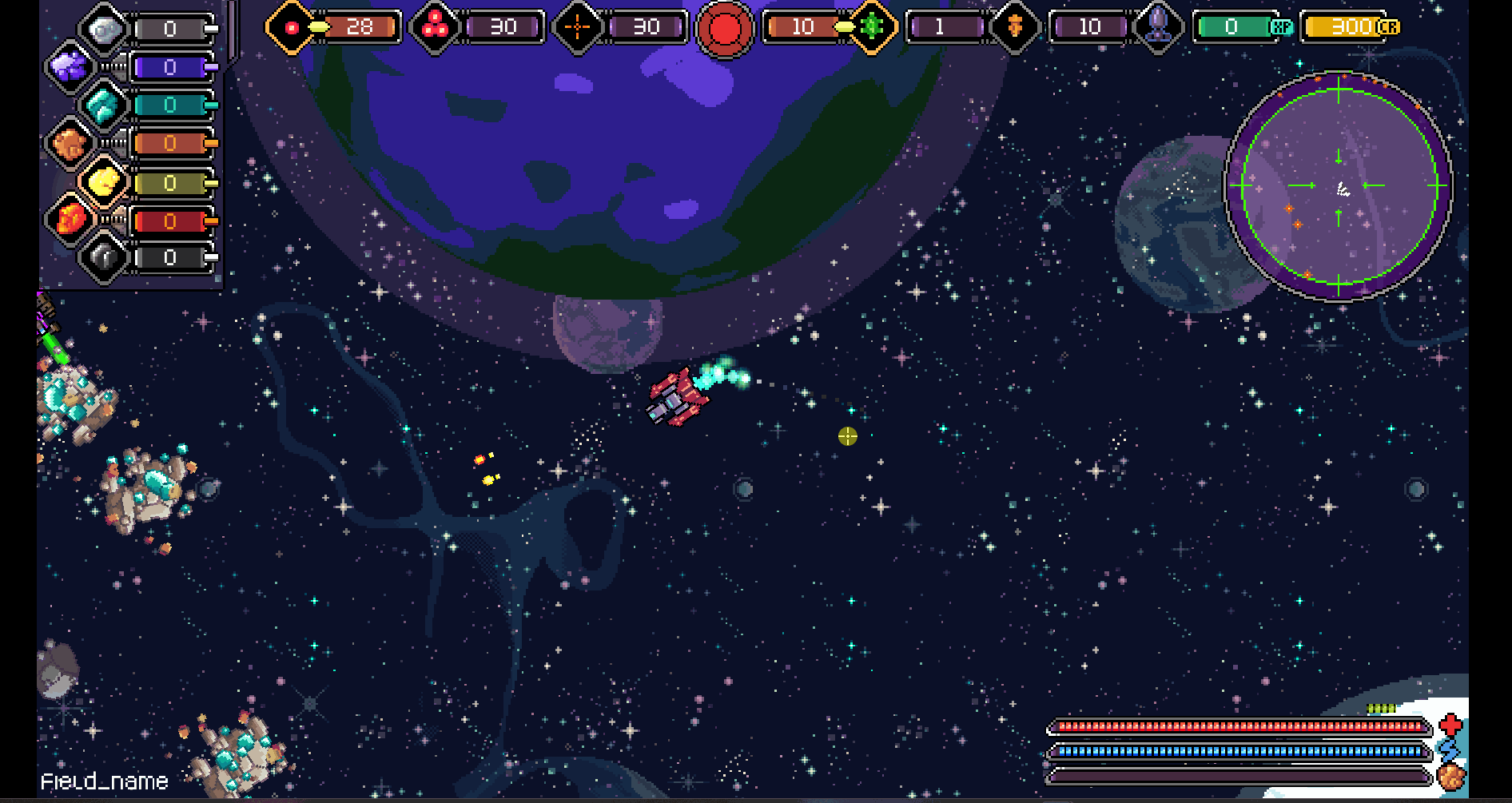This screenshot has width=1512, height=803.
Task: Select the red fiery ore icon
Action: [70, 219]
